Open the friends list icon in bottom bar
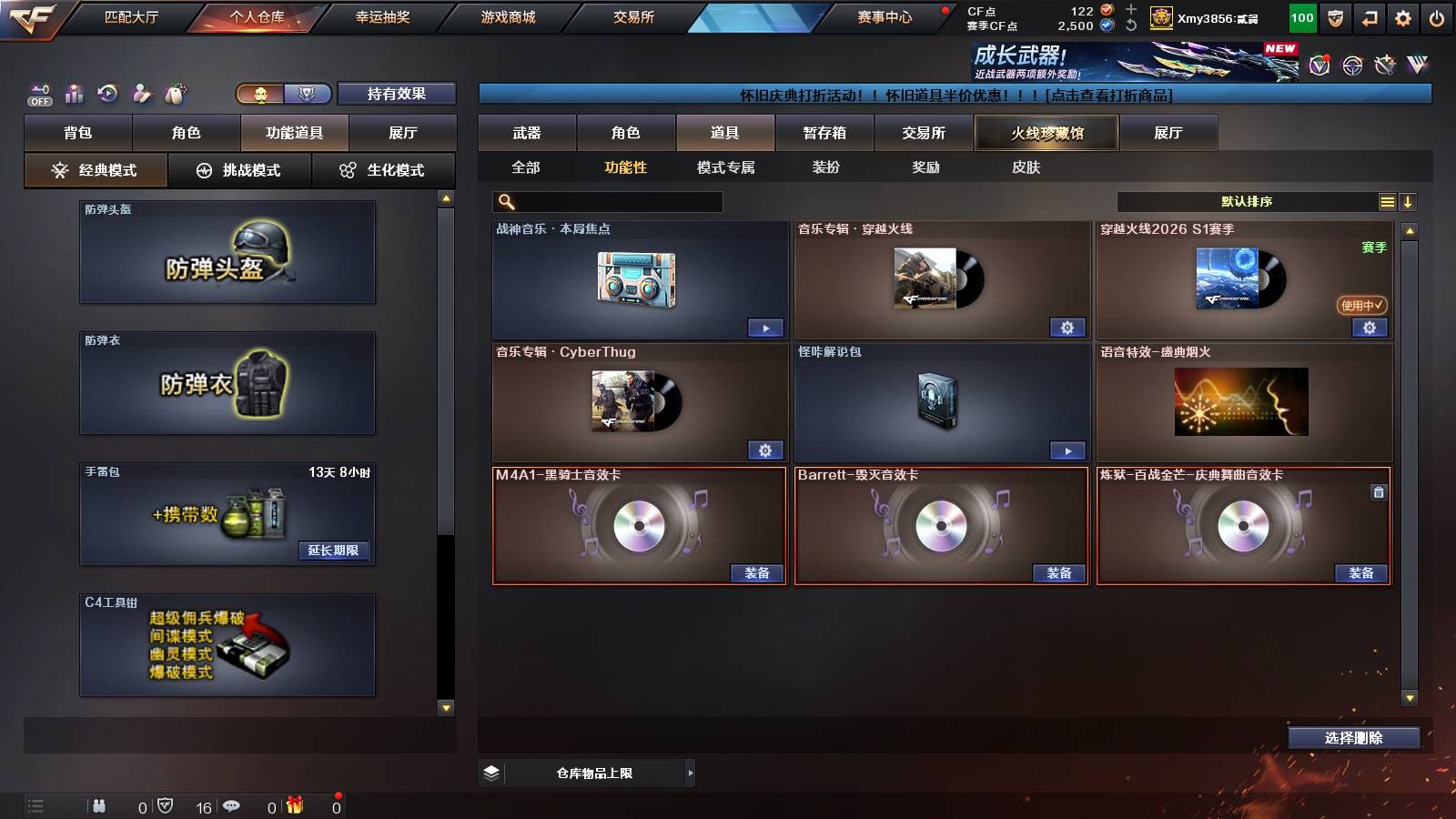Image resolution: width=1456 pixels, height=819 pixels. click(100, 805)
